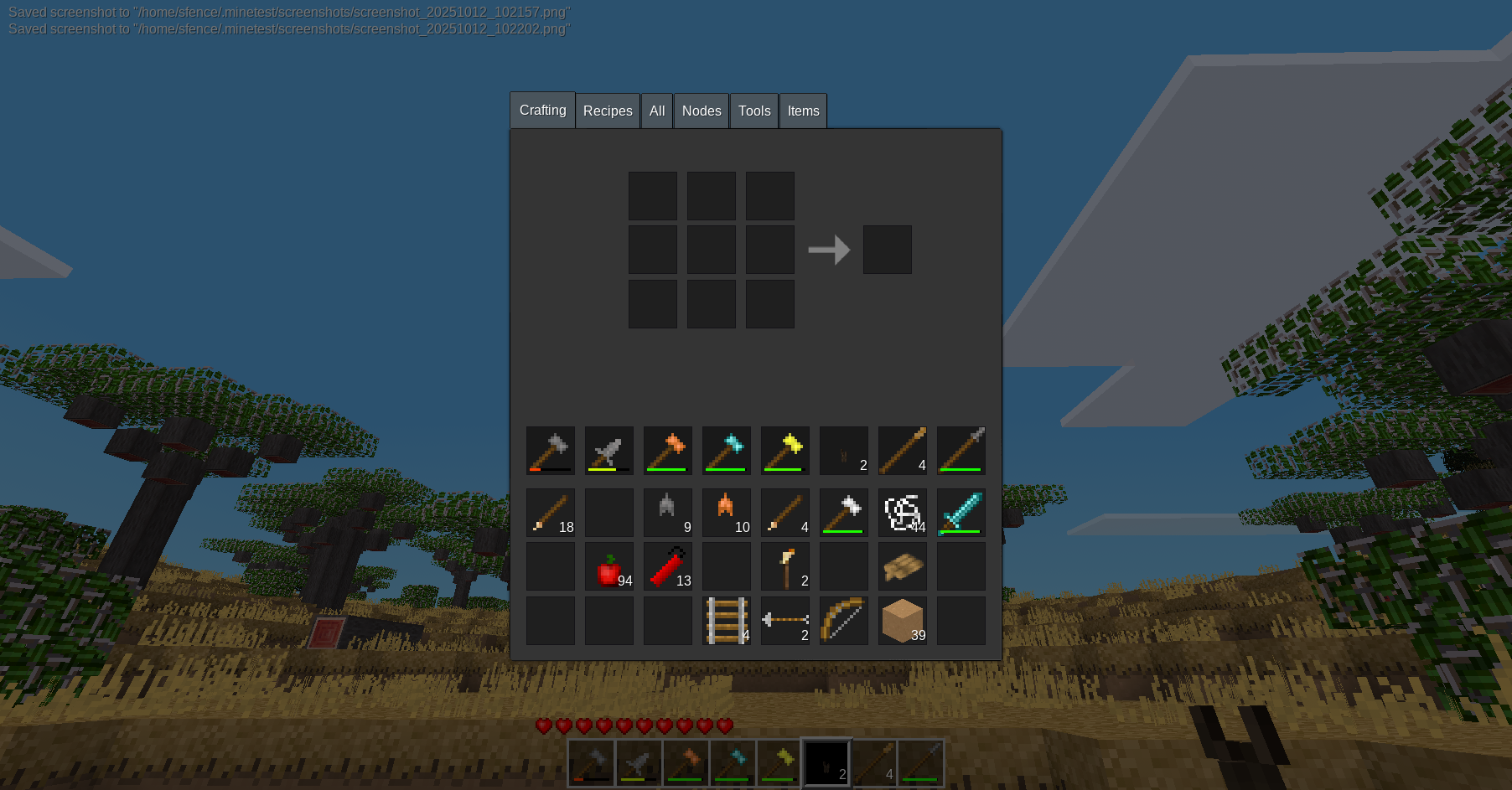Select the Crafting tab
Image resolution: width=1512 pixels, height=790 pixels.
tap(542, 111)
